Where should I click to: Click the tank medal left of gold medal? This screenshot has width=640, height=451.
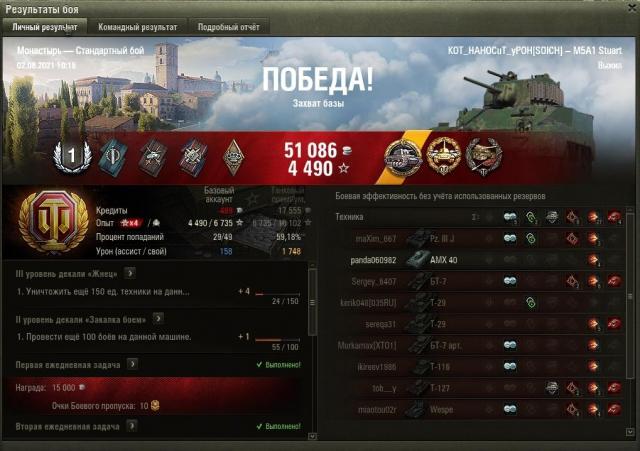(405, 156)
